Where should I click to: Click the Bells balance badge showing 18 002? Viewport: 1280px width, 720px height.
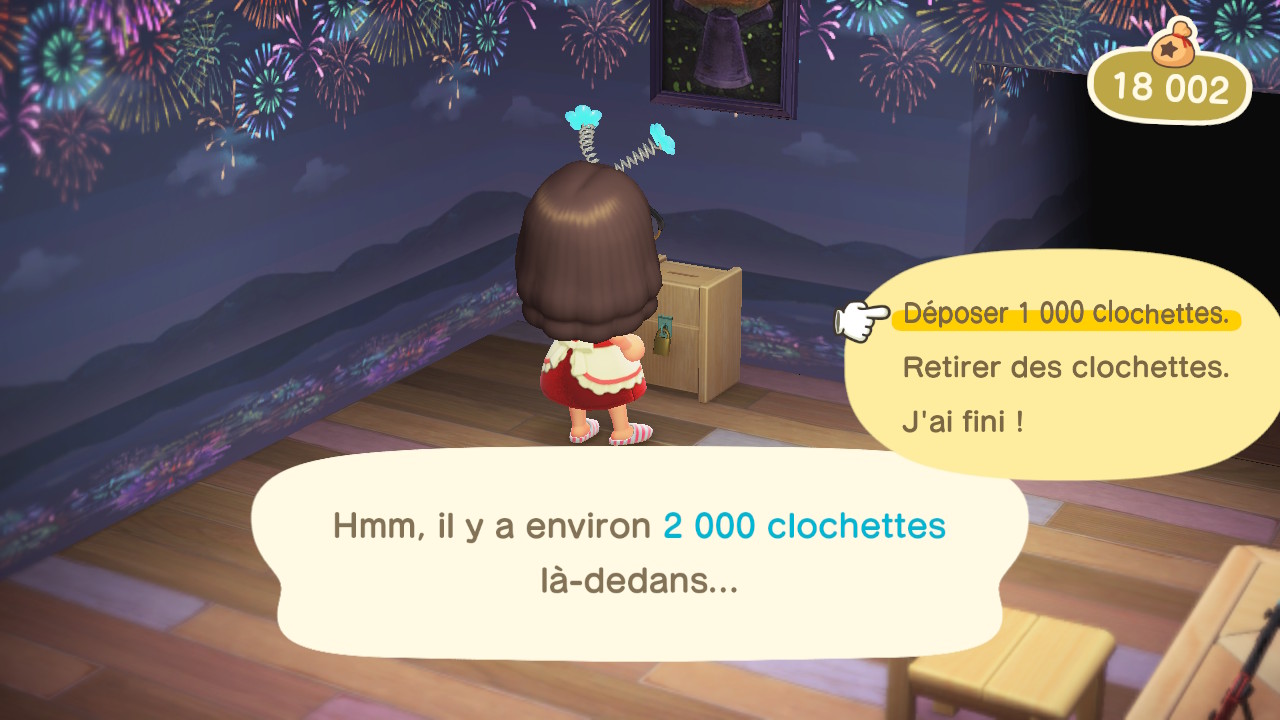pyautogui.click(x=1168, y=86)
